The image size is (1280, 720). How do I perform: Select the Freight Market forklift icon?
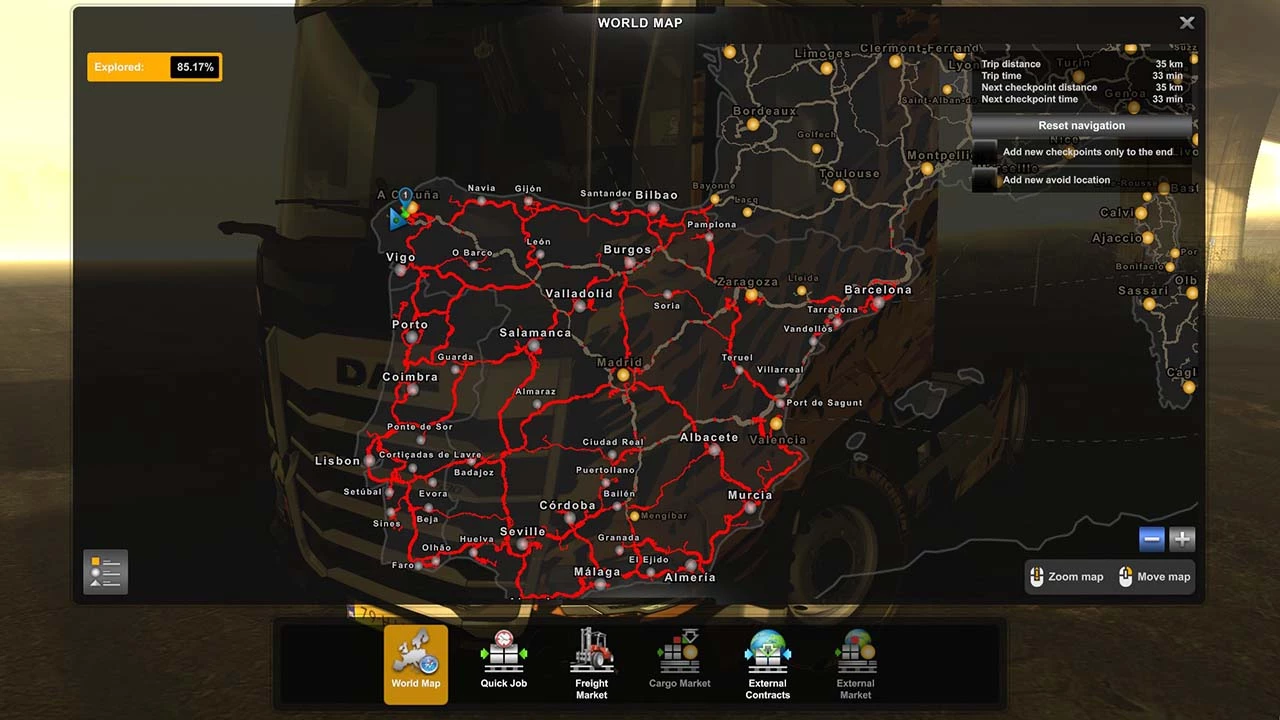coord(591,653)
